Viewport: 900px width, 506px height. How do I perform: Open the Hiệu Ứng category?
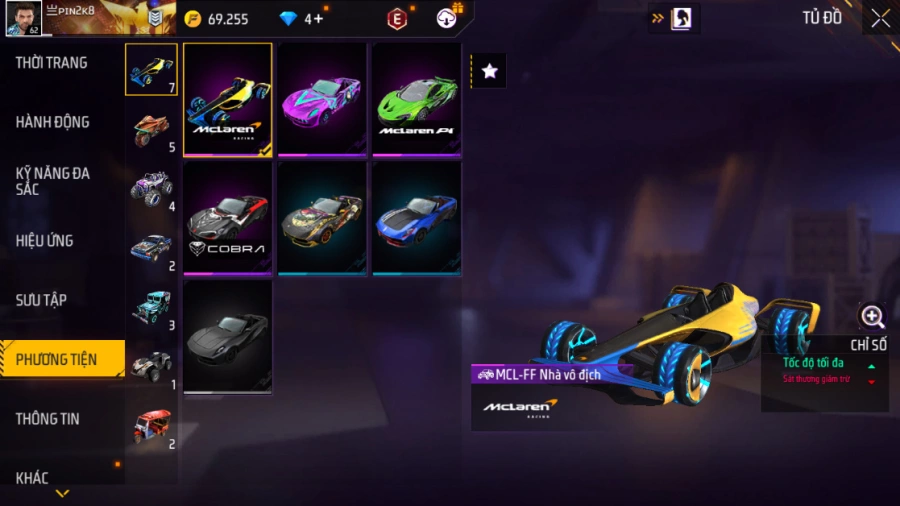(45, 241)
